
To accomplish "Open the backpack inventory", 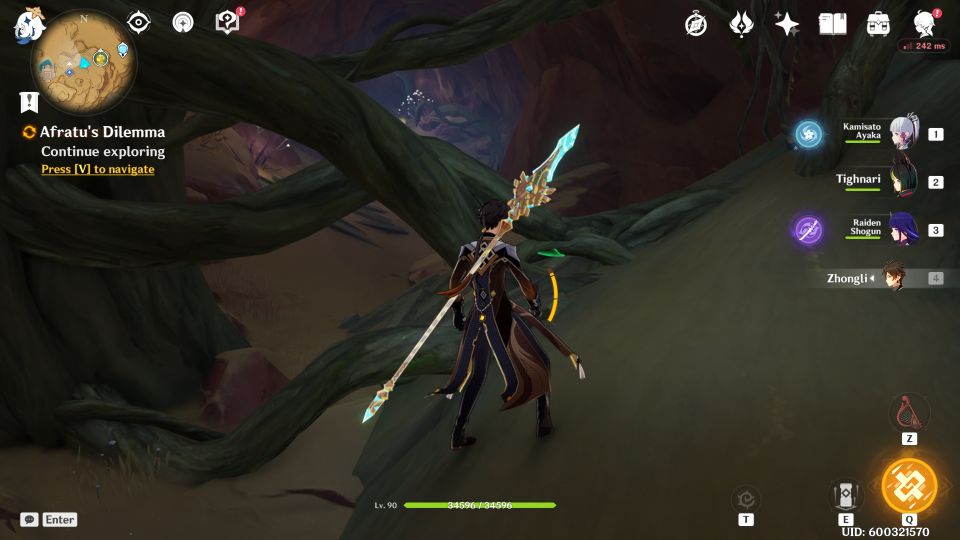I will [x=879, y=24].
